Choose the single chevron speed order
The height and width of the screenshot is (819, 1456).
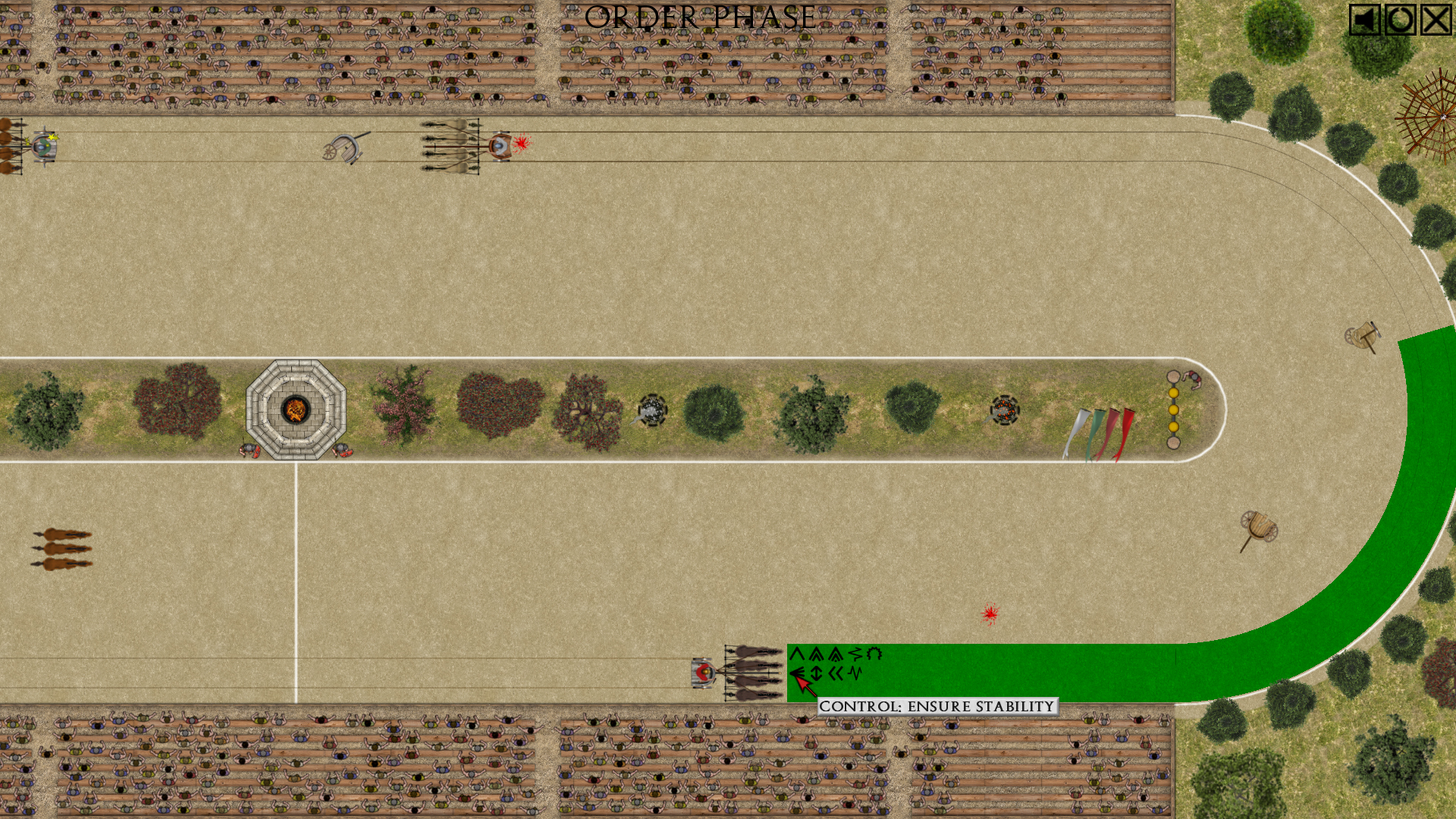tap(796, 654)
